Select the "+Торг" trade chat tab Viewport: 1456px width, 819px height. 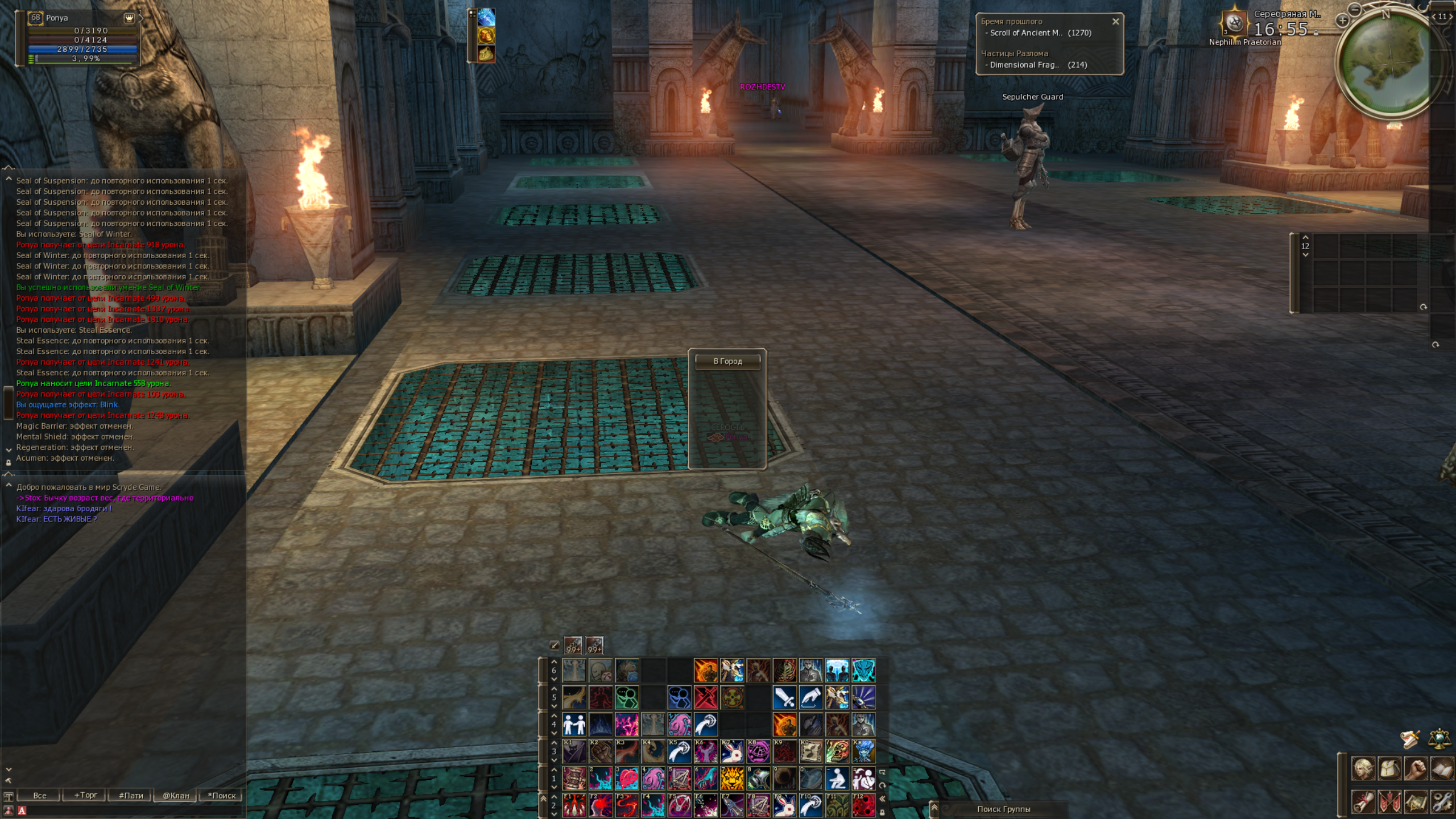pos(85,795)
